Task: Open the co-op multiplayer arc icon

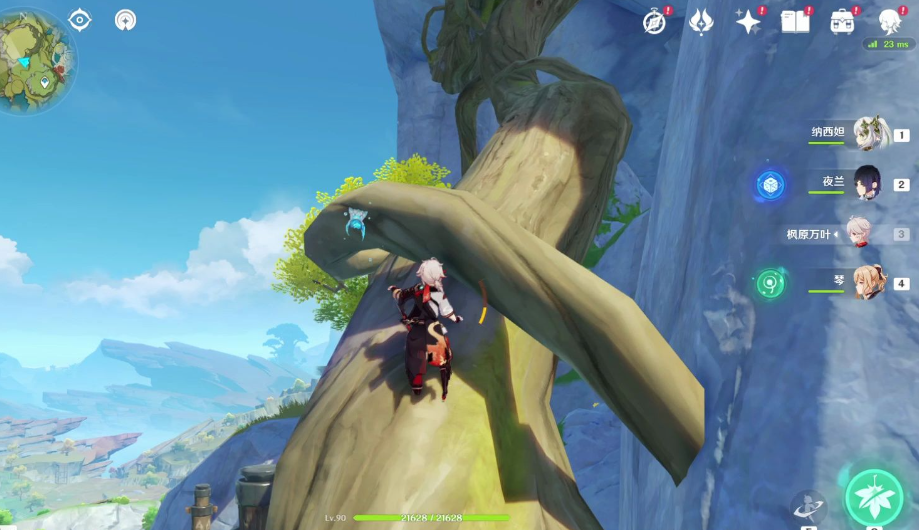Action: click(125, 19)
